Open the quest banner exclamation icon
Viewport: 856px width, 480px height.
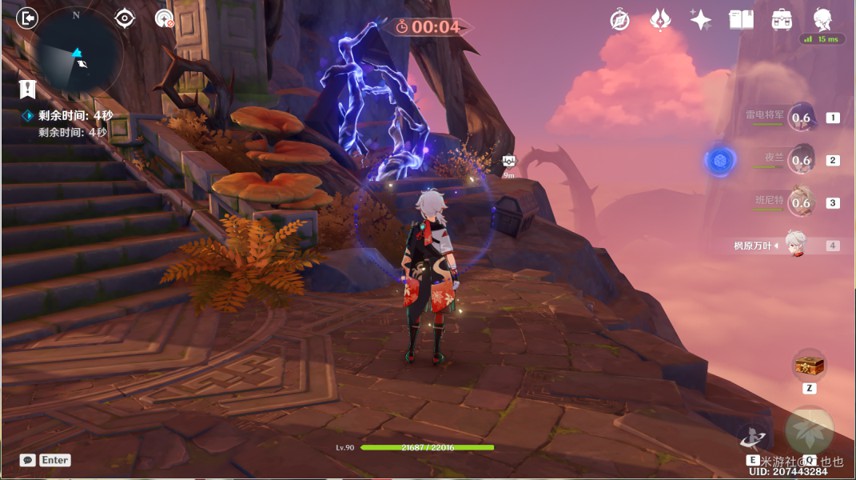[x=27, y=89]
